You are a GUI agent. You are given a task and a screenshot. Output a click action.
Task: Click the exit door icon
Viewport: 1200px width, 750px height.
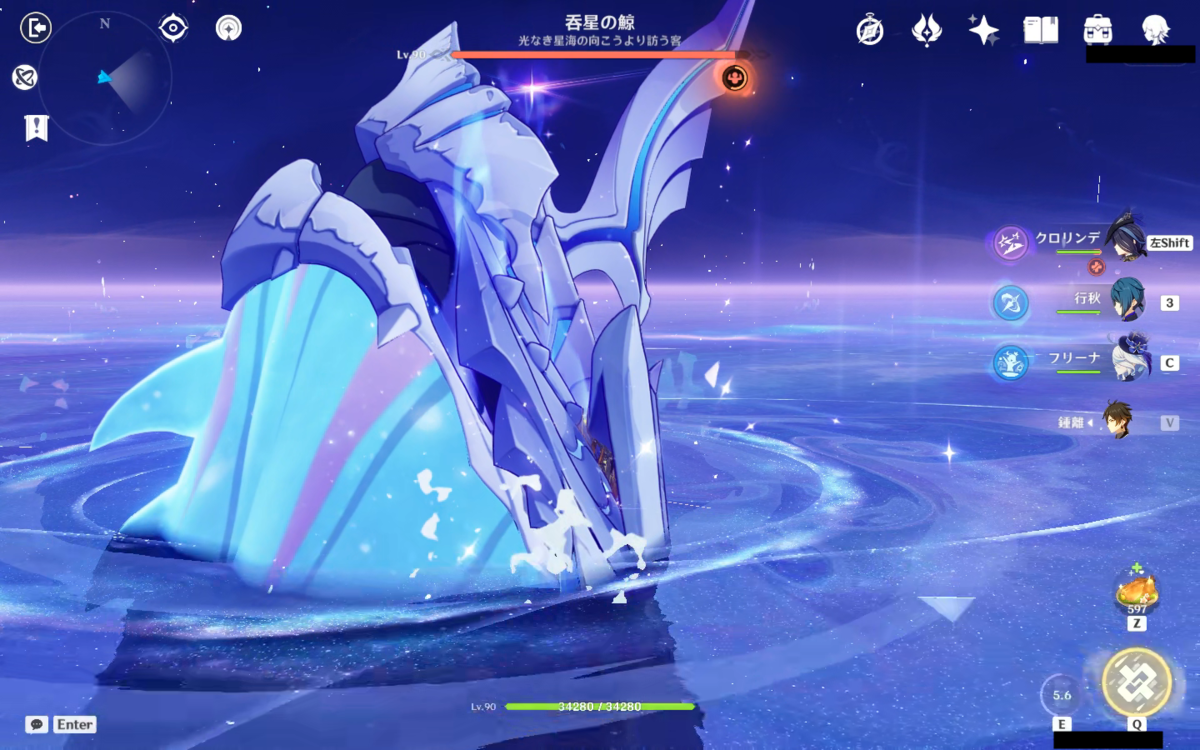click(36, 28)
